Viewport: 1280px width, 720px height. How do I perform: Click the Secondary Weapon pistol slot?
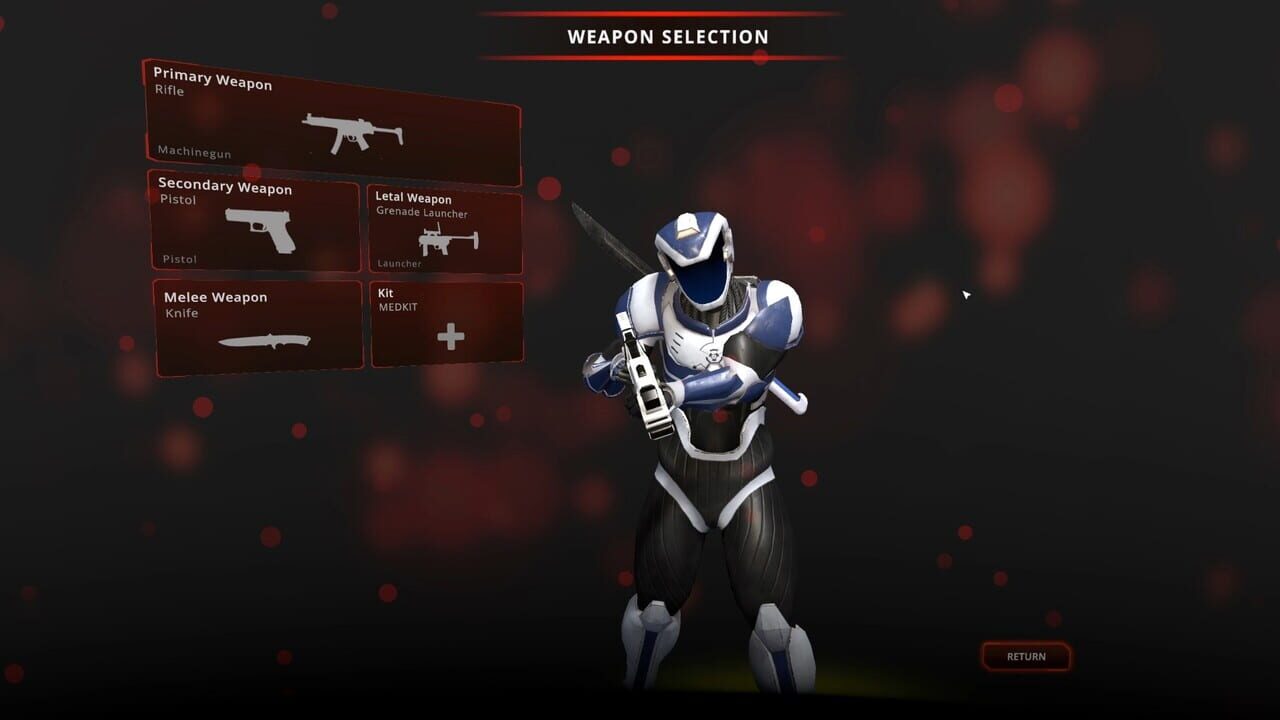click(255, 225)
